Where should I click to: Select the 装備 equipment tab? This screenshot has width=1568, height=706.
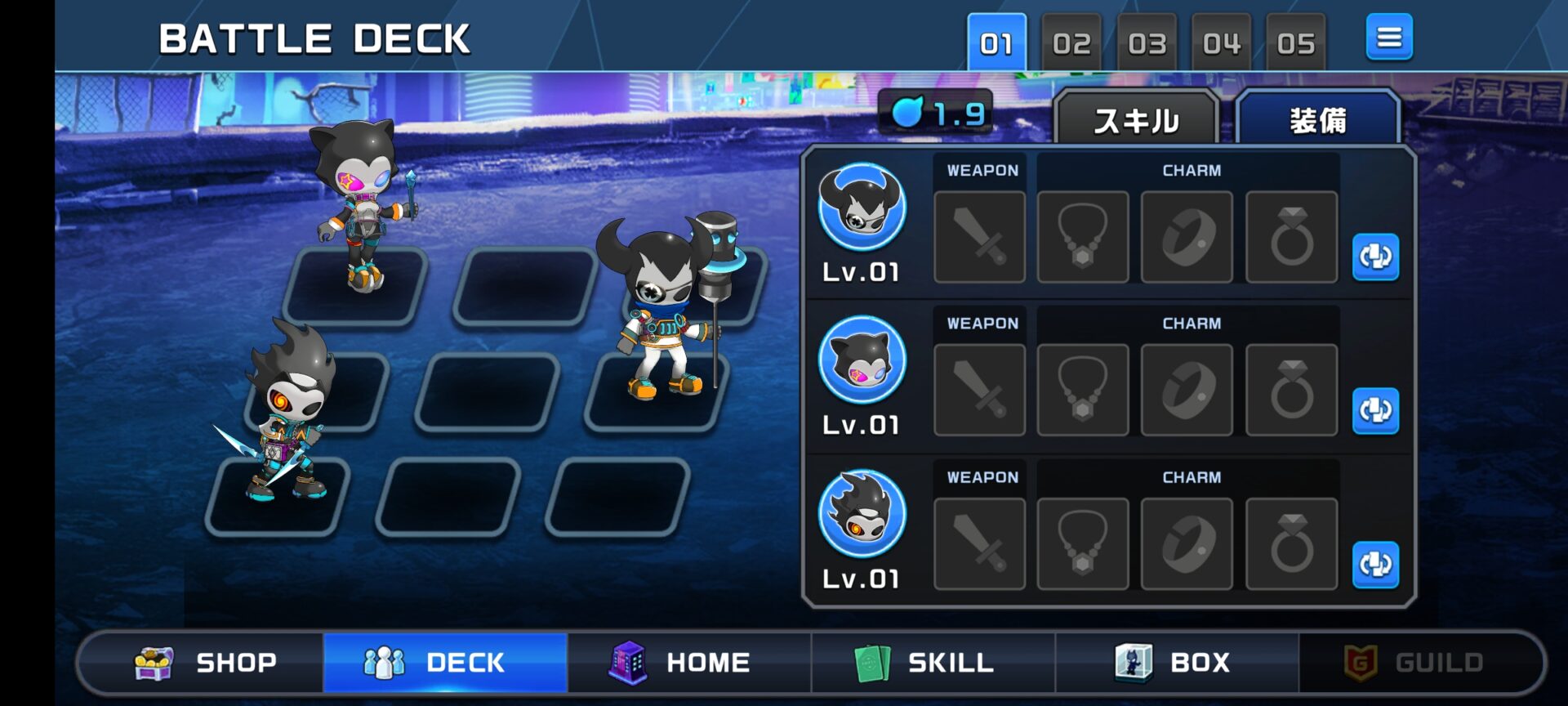1317,121
